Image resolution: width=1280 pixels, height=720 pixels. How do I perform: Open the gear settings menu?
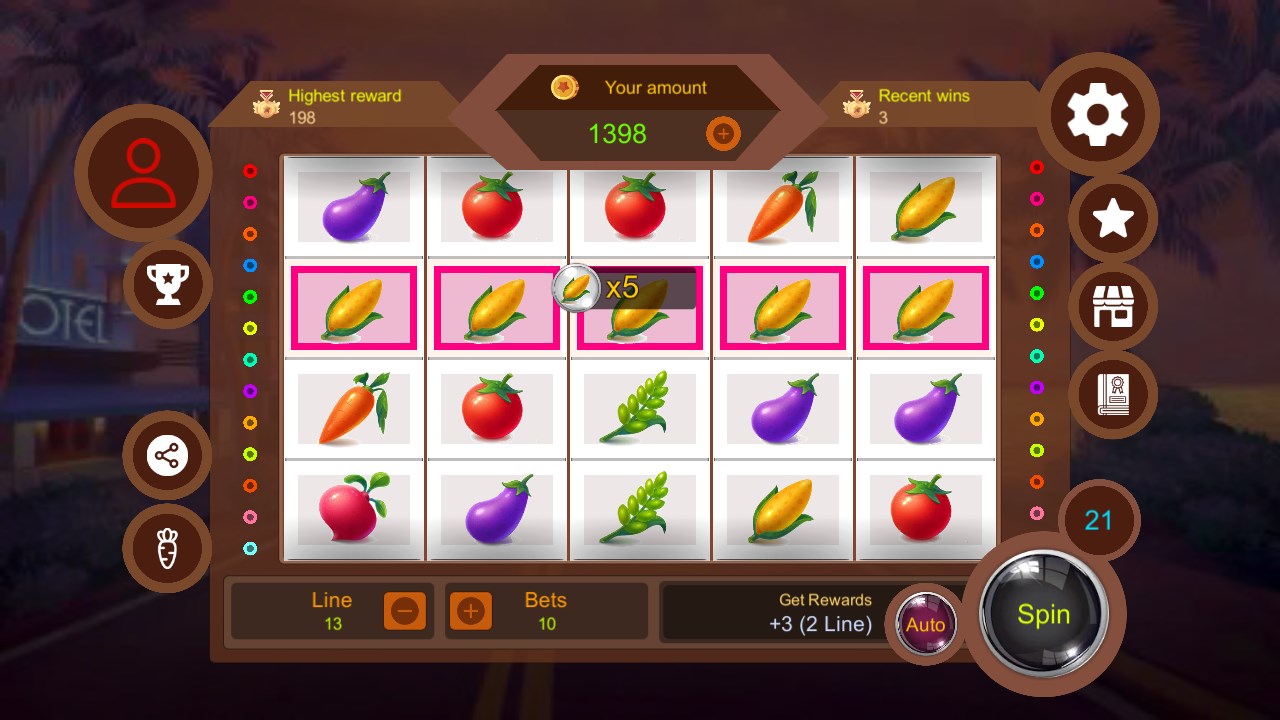click(1097, 115)
